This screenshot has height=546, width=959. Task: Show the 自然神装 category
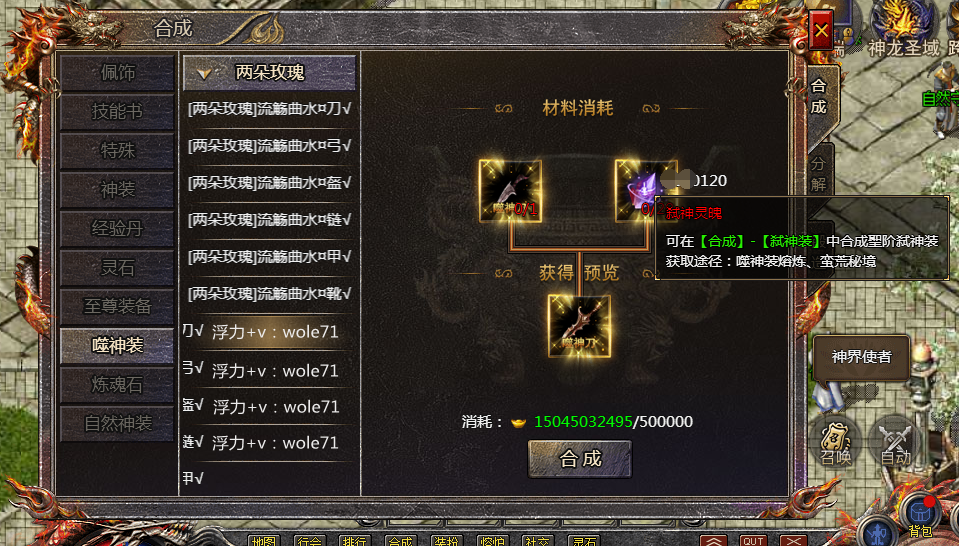click(x=117, y=424)
